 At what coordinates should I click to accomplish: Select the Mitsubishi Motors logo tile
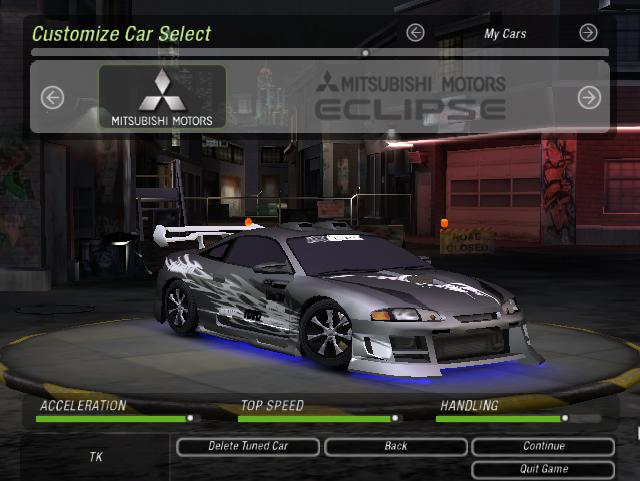[x=162, y=97]
